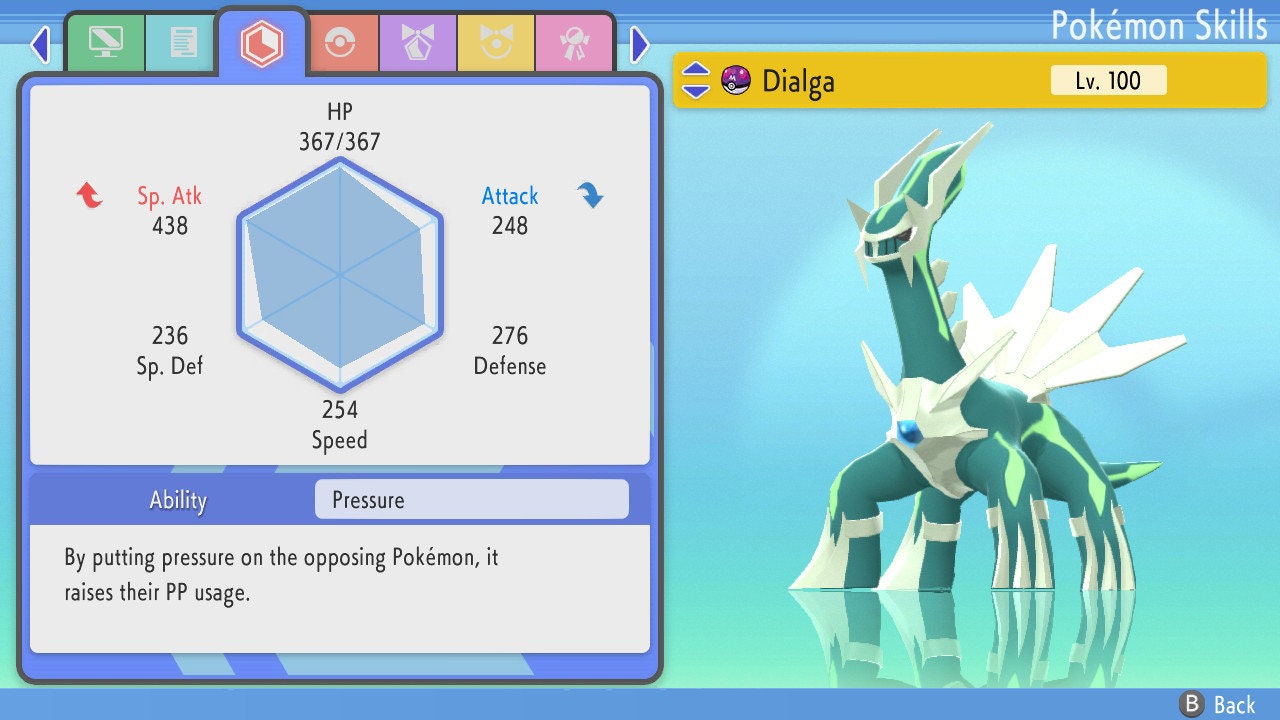Open the teal trainer memo document tab

click(x=183, y=42)
